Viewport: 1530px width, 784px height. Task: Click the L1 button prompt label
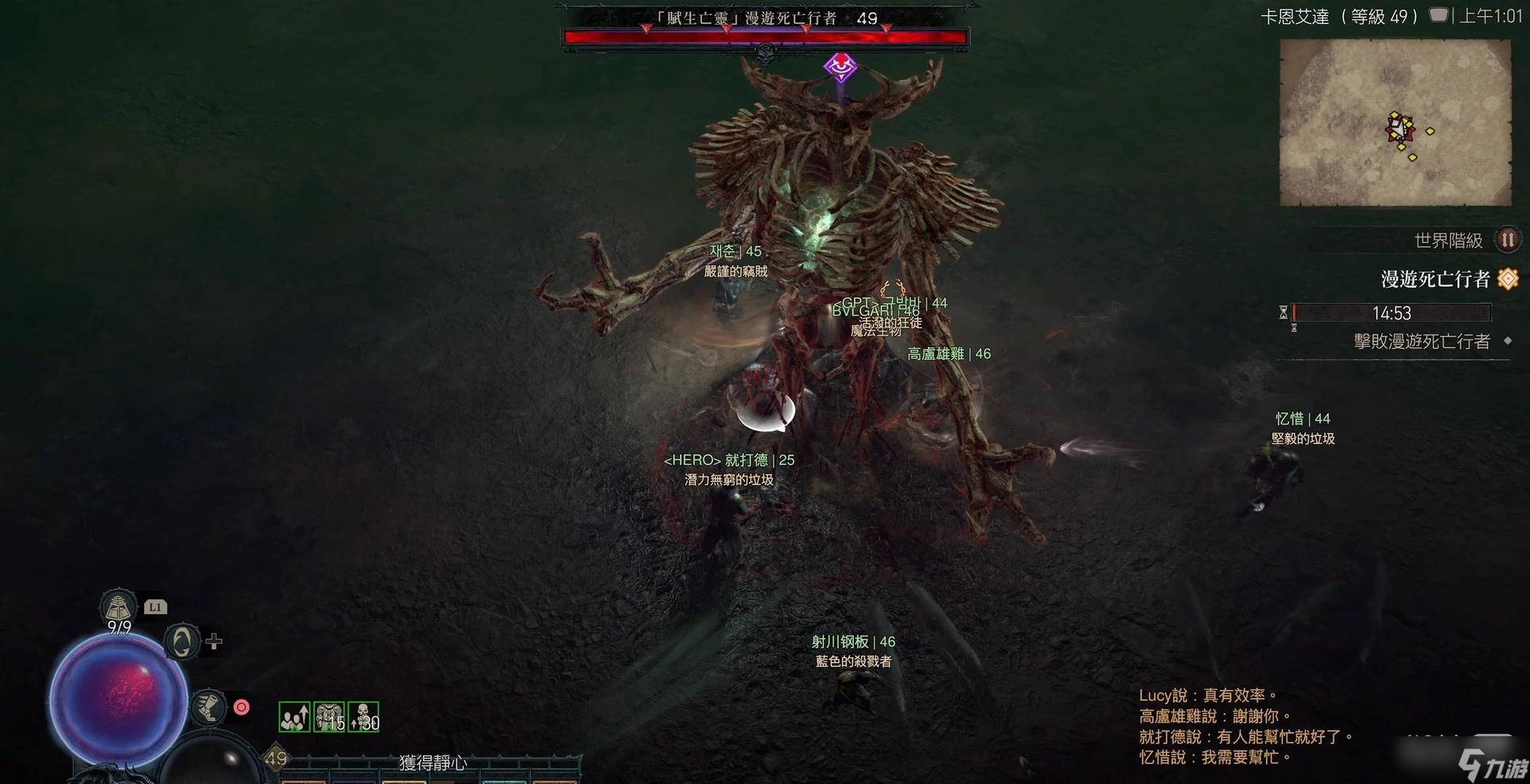pyautogui.click(x=156, y=607)
